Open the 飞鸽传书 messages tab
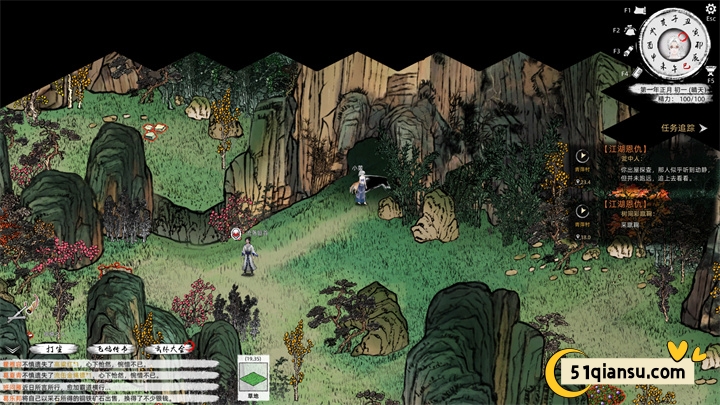Image resolution: width=720 pixels, height=405 pixels. tap(110, 348)
